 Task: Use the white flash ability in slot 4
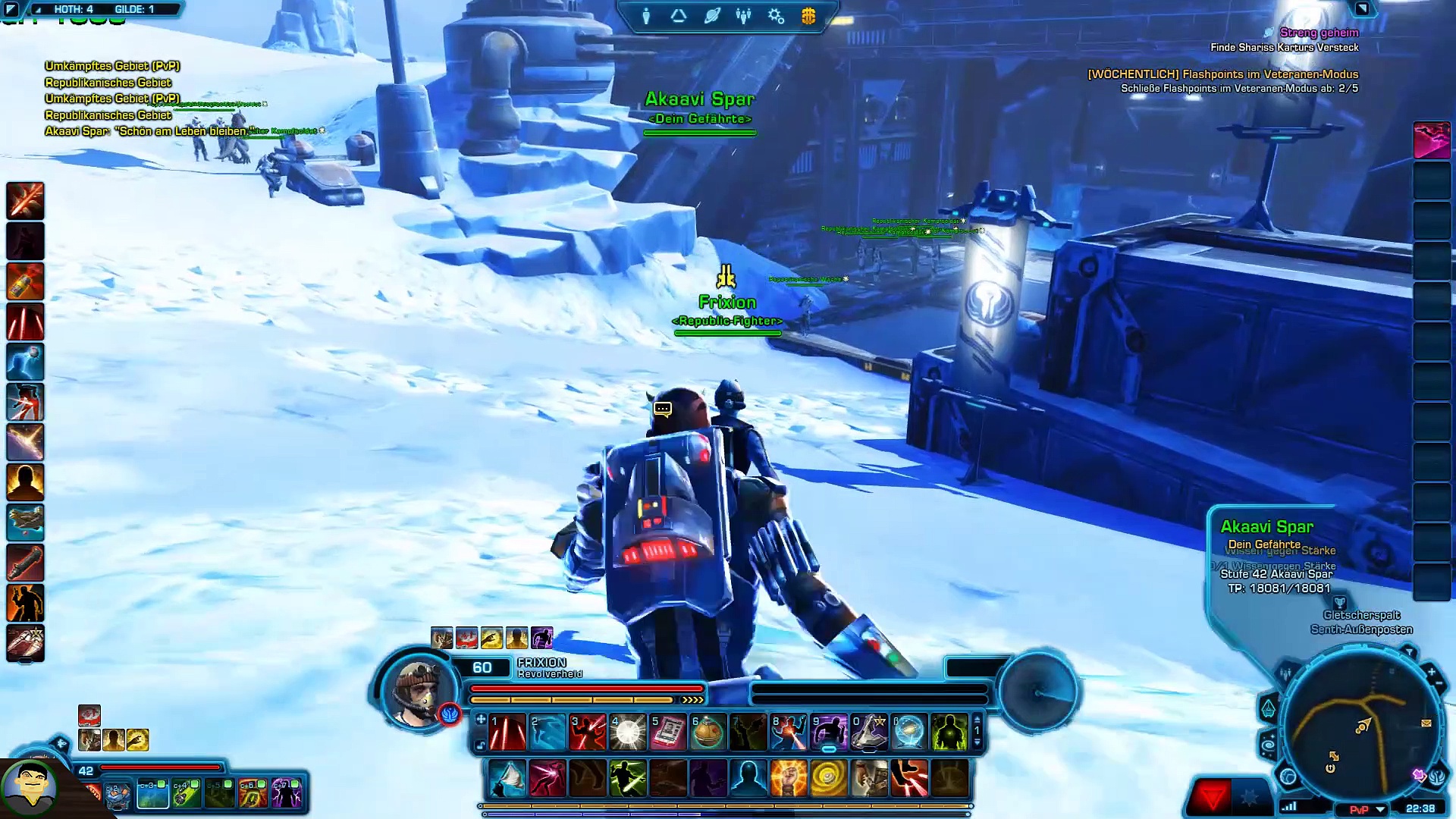(x=628, y=733)
